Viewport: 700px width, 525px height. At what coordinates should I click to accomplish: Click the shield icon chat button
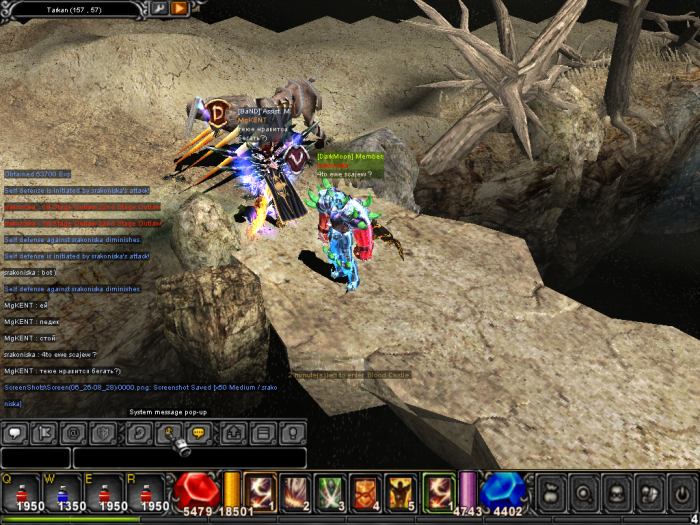tap(101, 434)
